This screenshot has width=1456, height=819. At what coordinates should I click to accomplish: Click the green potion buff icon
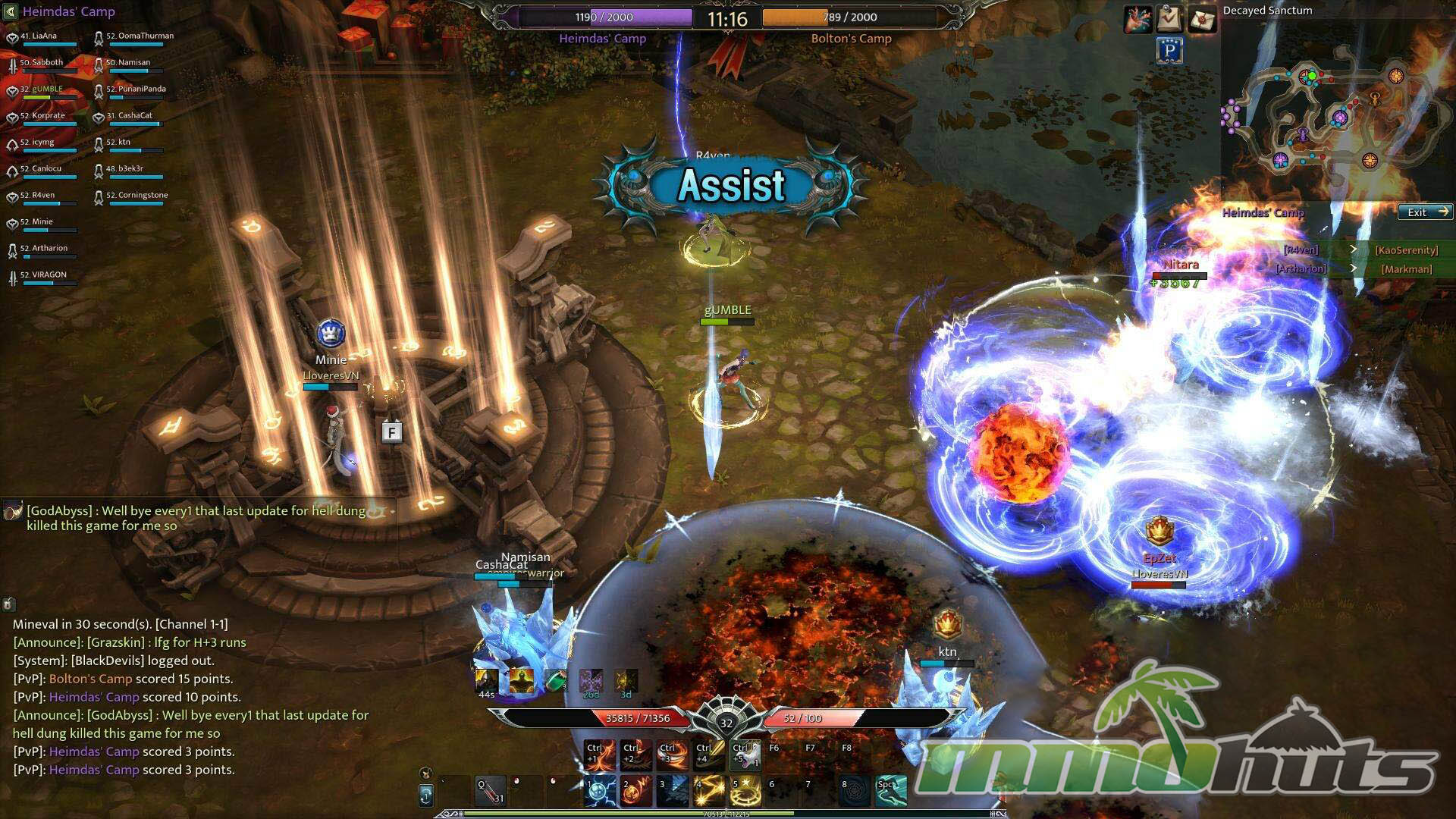[x=556, y=680]
